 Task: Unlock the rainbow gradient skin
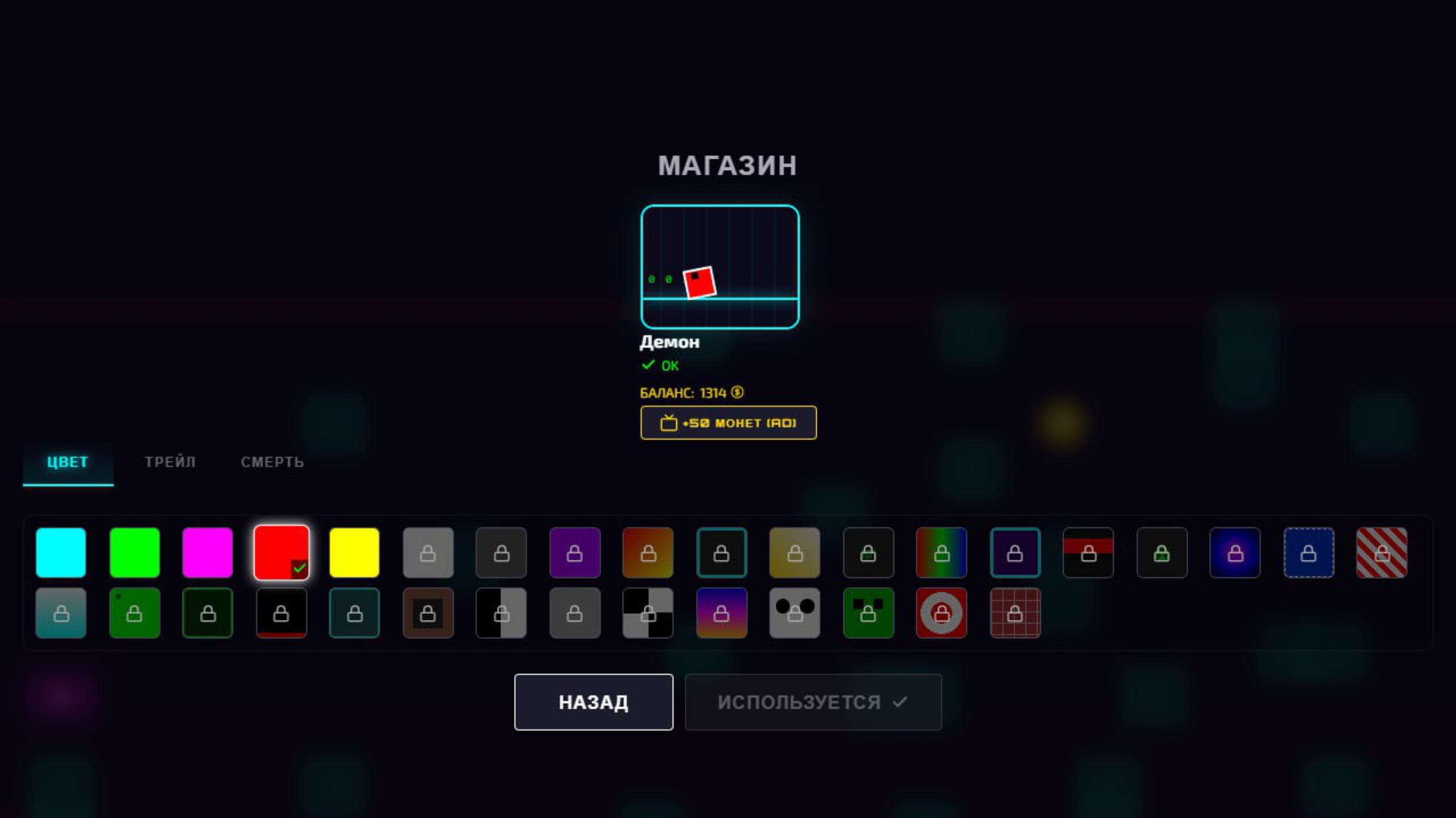click(941, 552)
